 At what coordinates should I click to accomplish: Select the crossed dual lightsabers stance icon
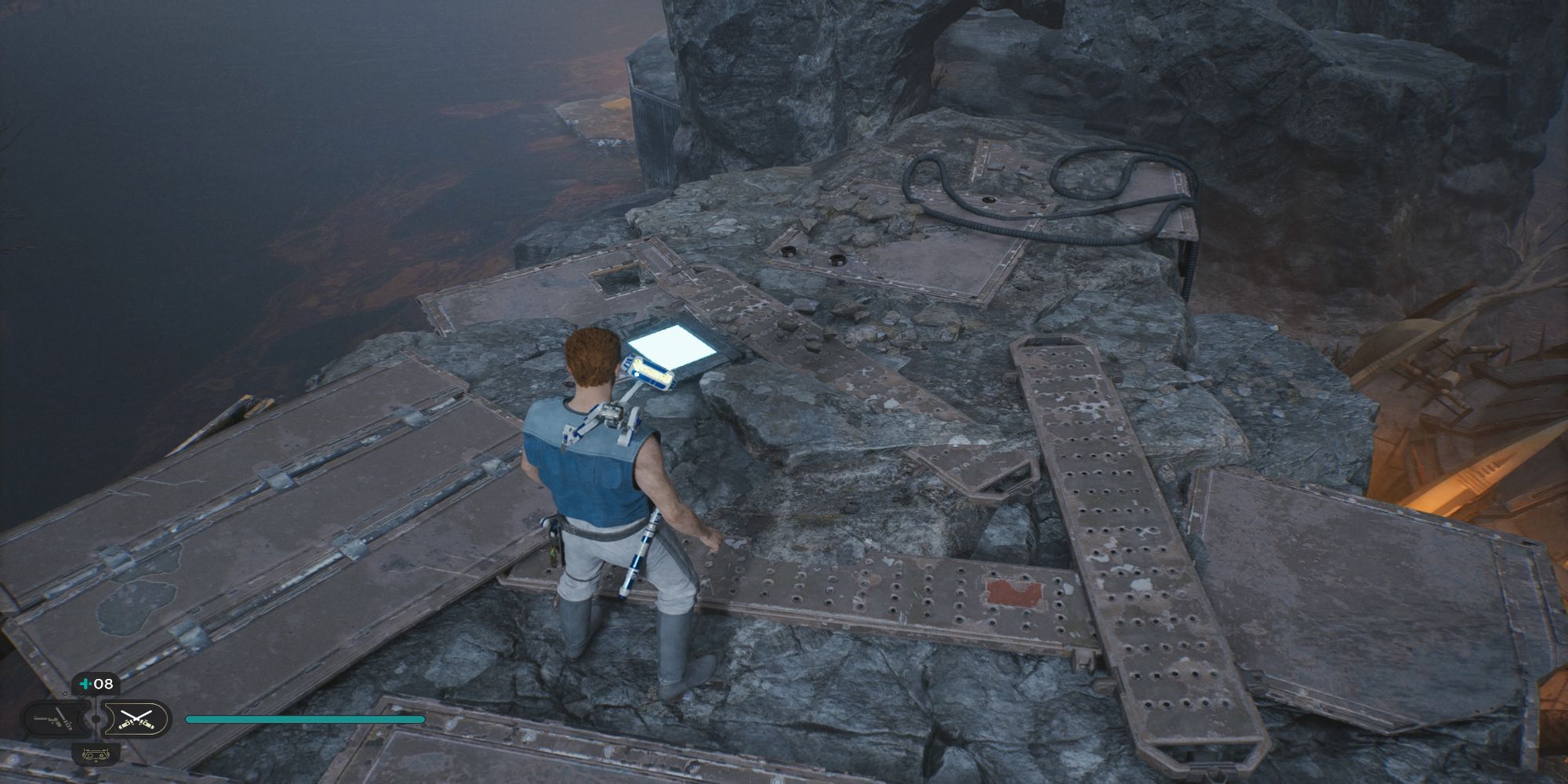click(x=135, y=719)
